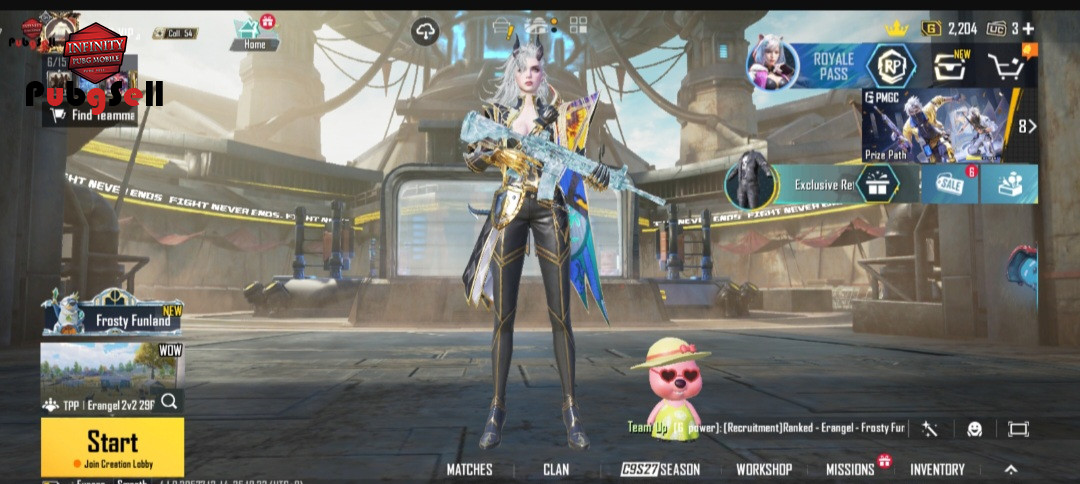This screenshot has height=484, width=1080.
Task: Click Find Teammates
Action: [x=90, y=115]
